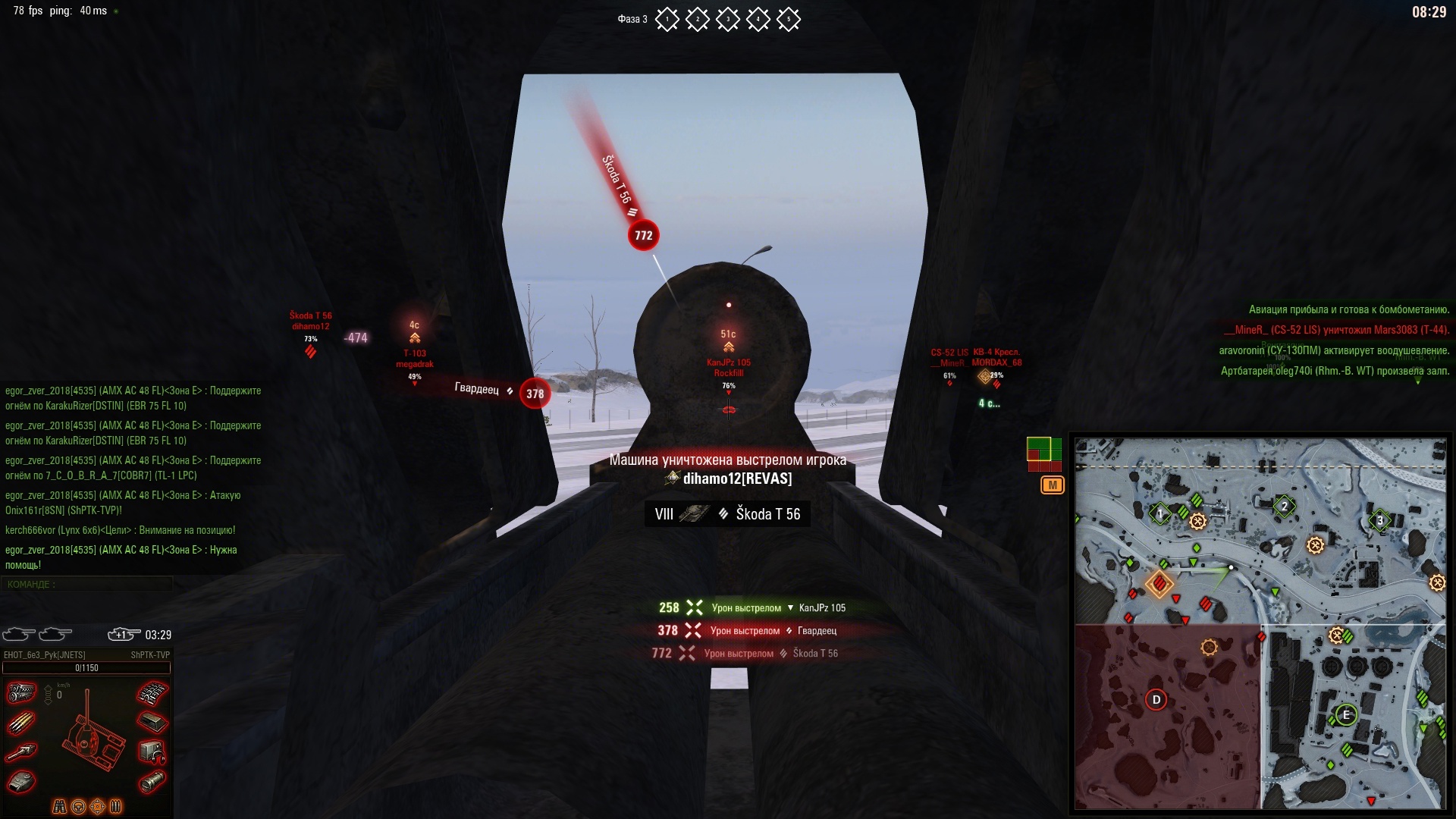The image size is (1456, 819).
Task: Click the radio with headphones icon
Action: click(x=152, y=752)
